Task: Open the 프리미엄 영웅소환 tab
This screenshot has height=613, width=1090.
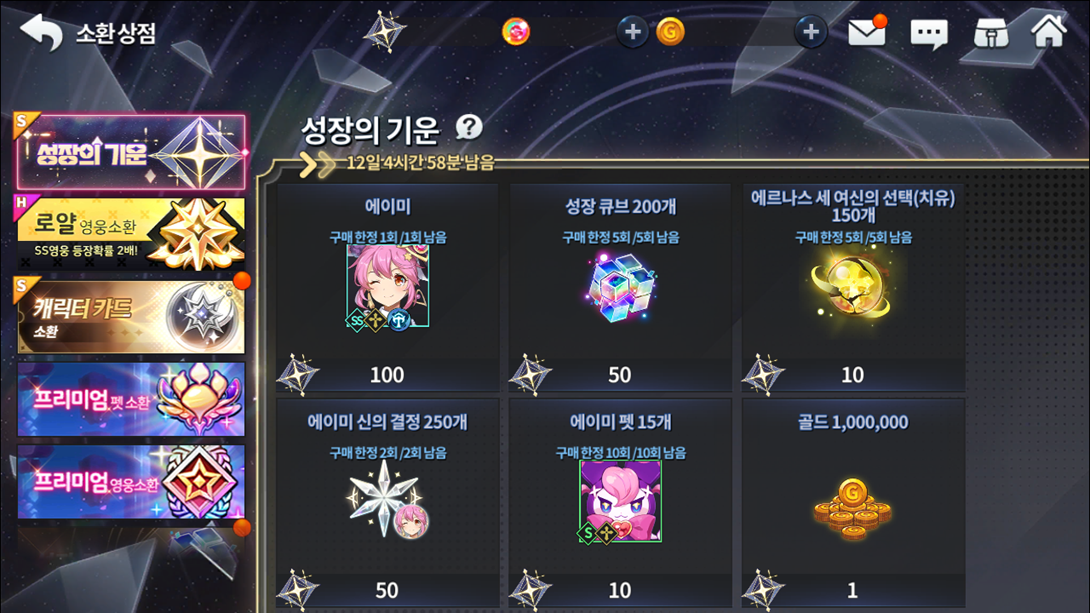Action: click(x=130, y=482)
